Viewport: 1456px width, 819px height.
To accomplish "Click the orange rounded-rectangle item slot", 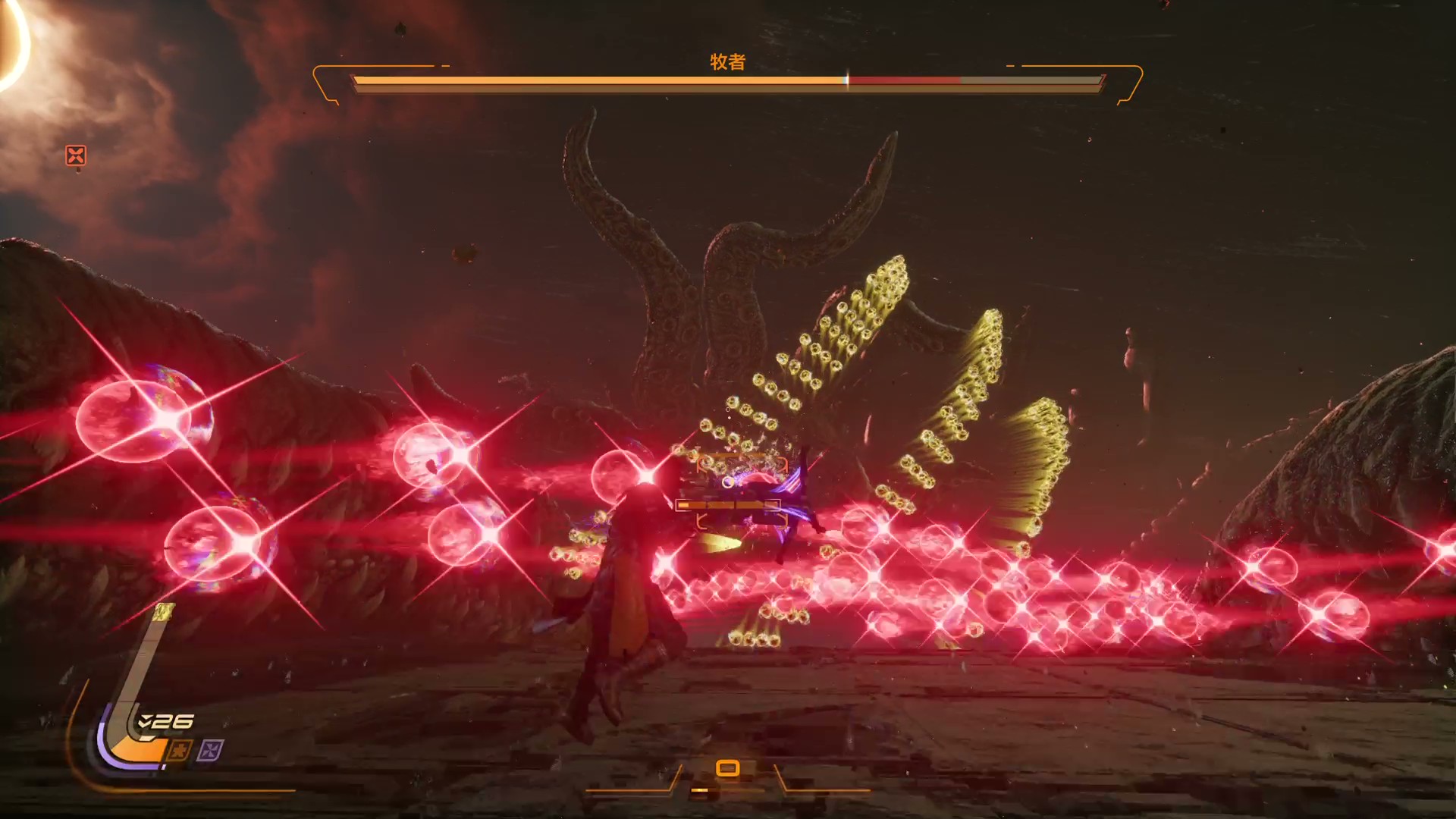I will [727, 768].
